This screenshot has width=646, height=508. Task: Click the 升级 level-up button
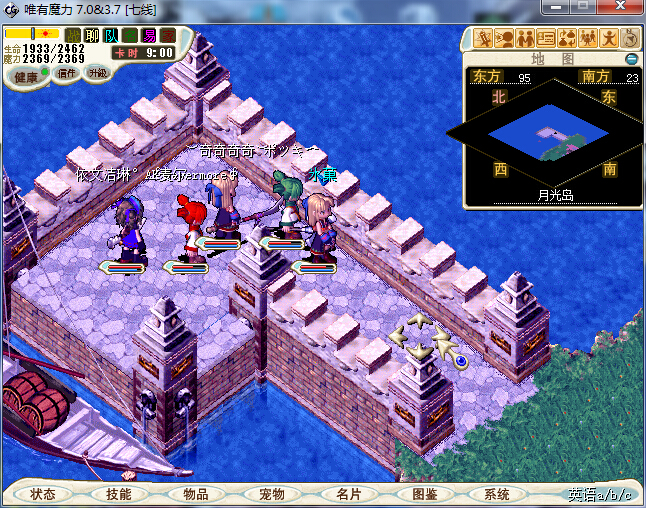click(97, 73)
